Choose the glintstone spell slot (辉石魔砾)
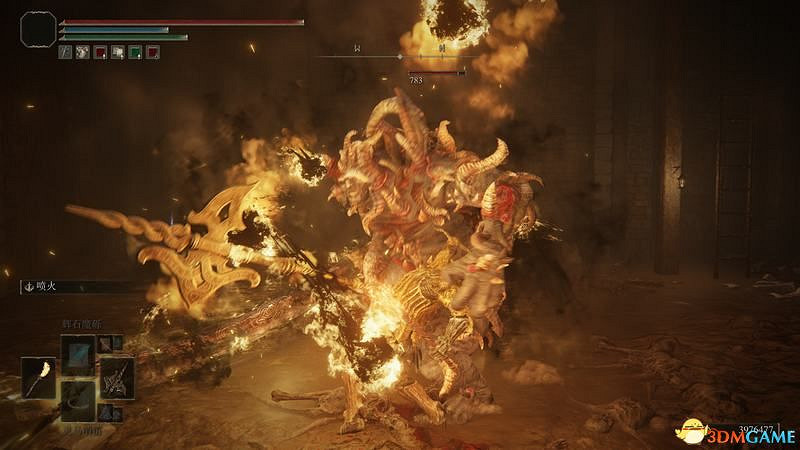Image resolution: width=800 pixels, height=450 pixels. pos(79,353)
